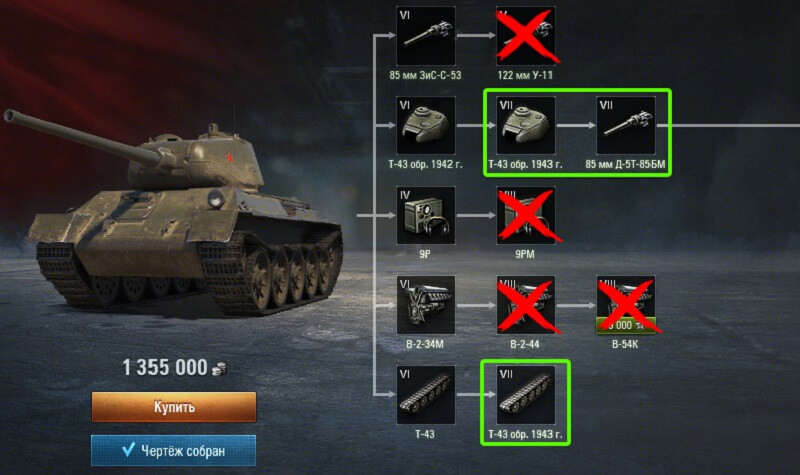The height and width of the screenshot is (475, 800).
Task: Select the 85 мм Д-5Т-85БМ gun
Action: coord(625,126)
